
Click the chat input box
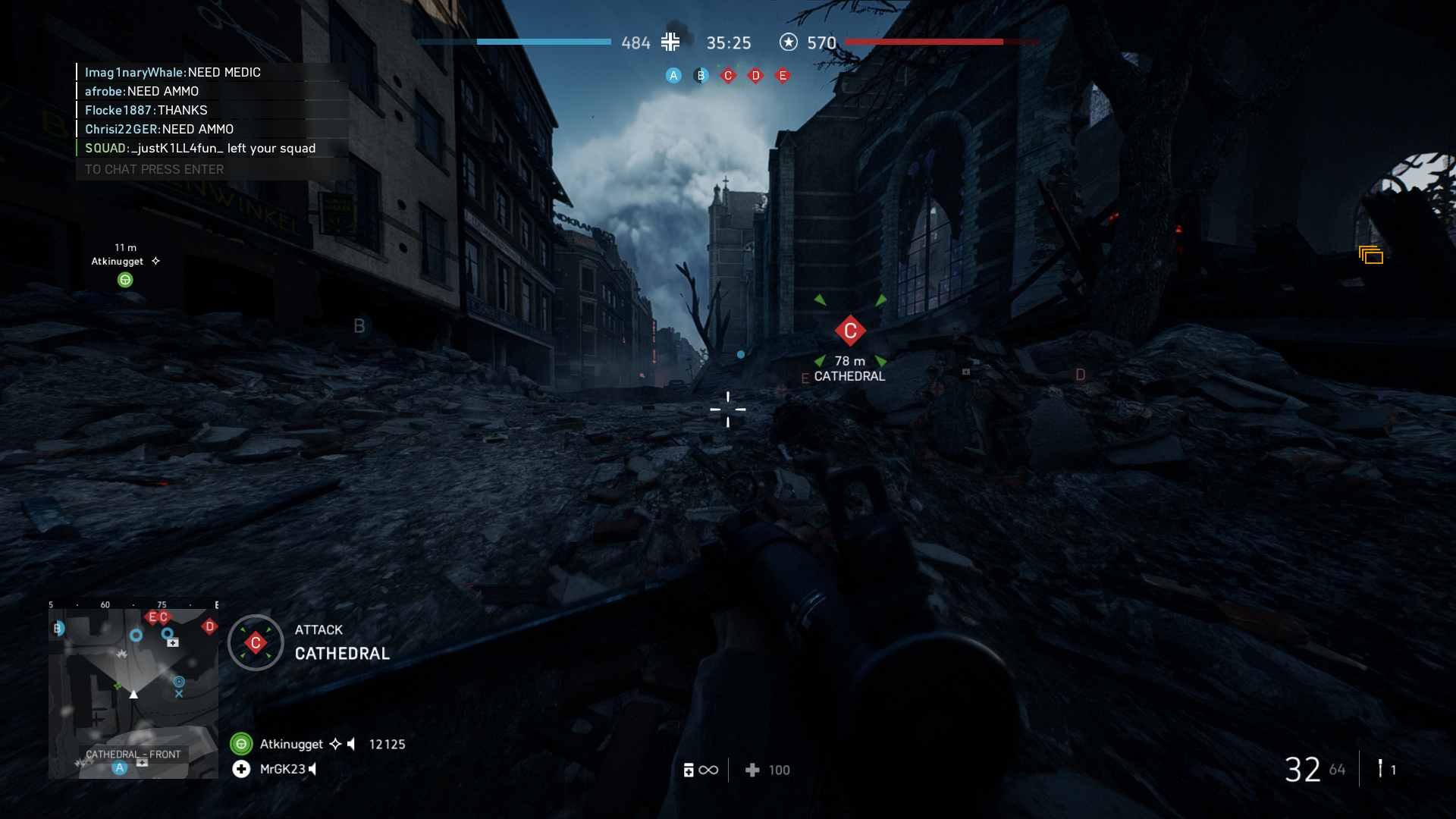(212, 169)
